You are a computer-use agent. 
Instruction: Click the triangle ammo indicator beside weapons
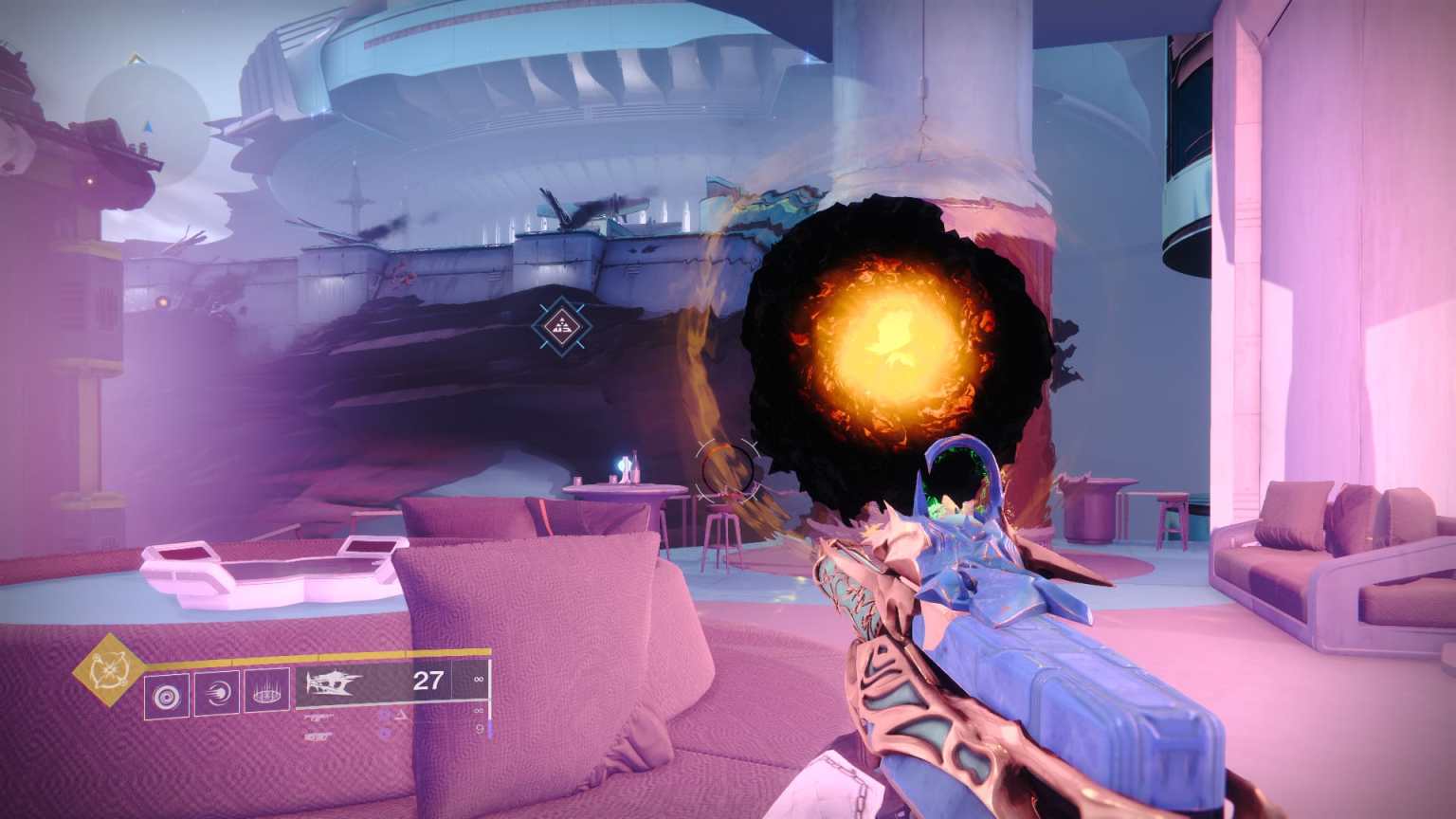(x=402, y=714)
